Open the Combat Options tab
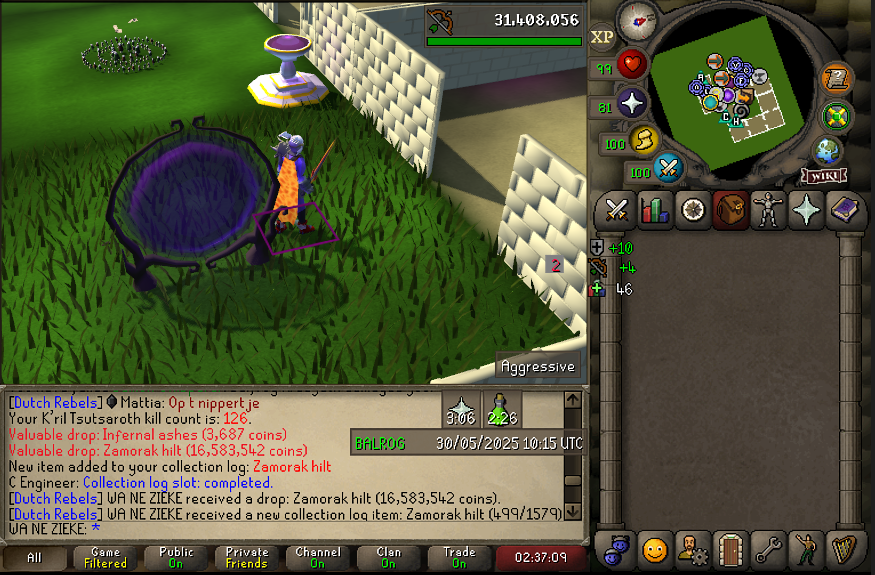The image size is (875, 575). [x=617, y=210]
